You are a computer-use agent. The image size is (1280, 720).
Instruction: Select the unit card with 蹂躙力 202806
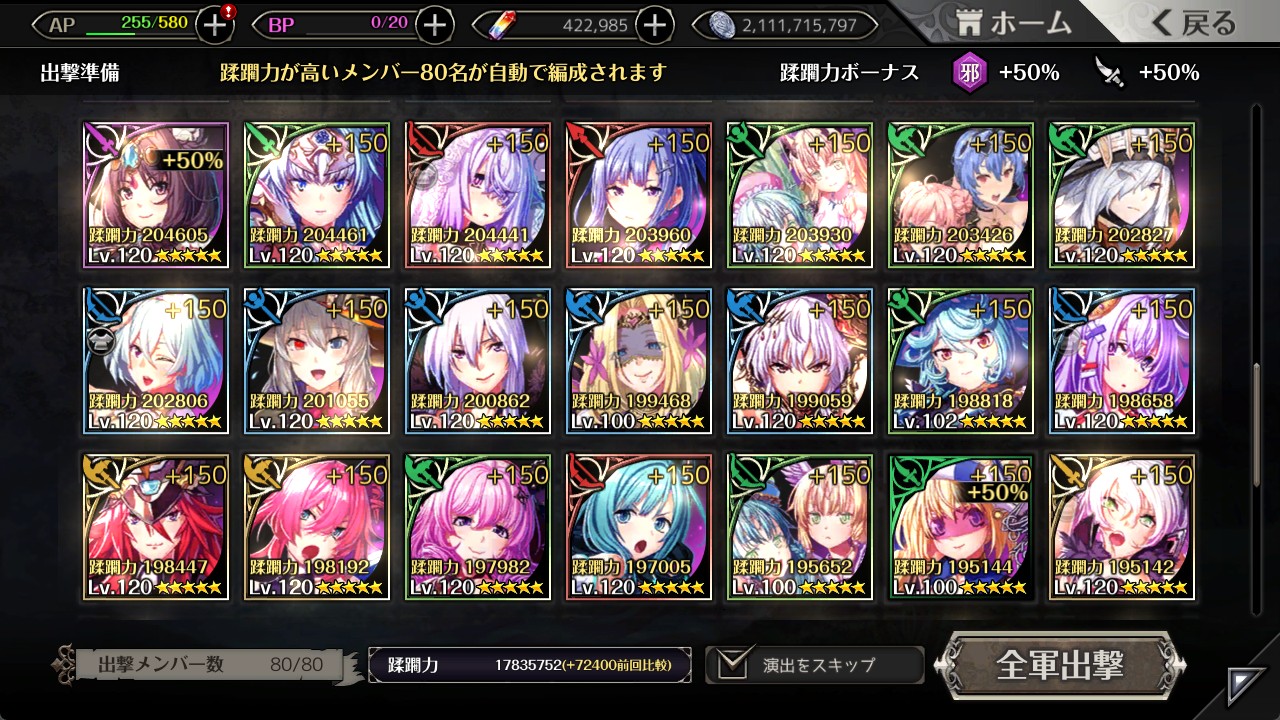coord(156,361)
